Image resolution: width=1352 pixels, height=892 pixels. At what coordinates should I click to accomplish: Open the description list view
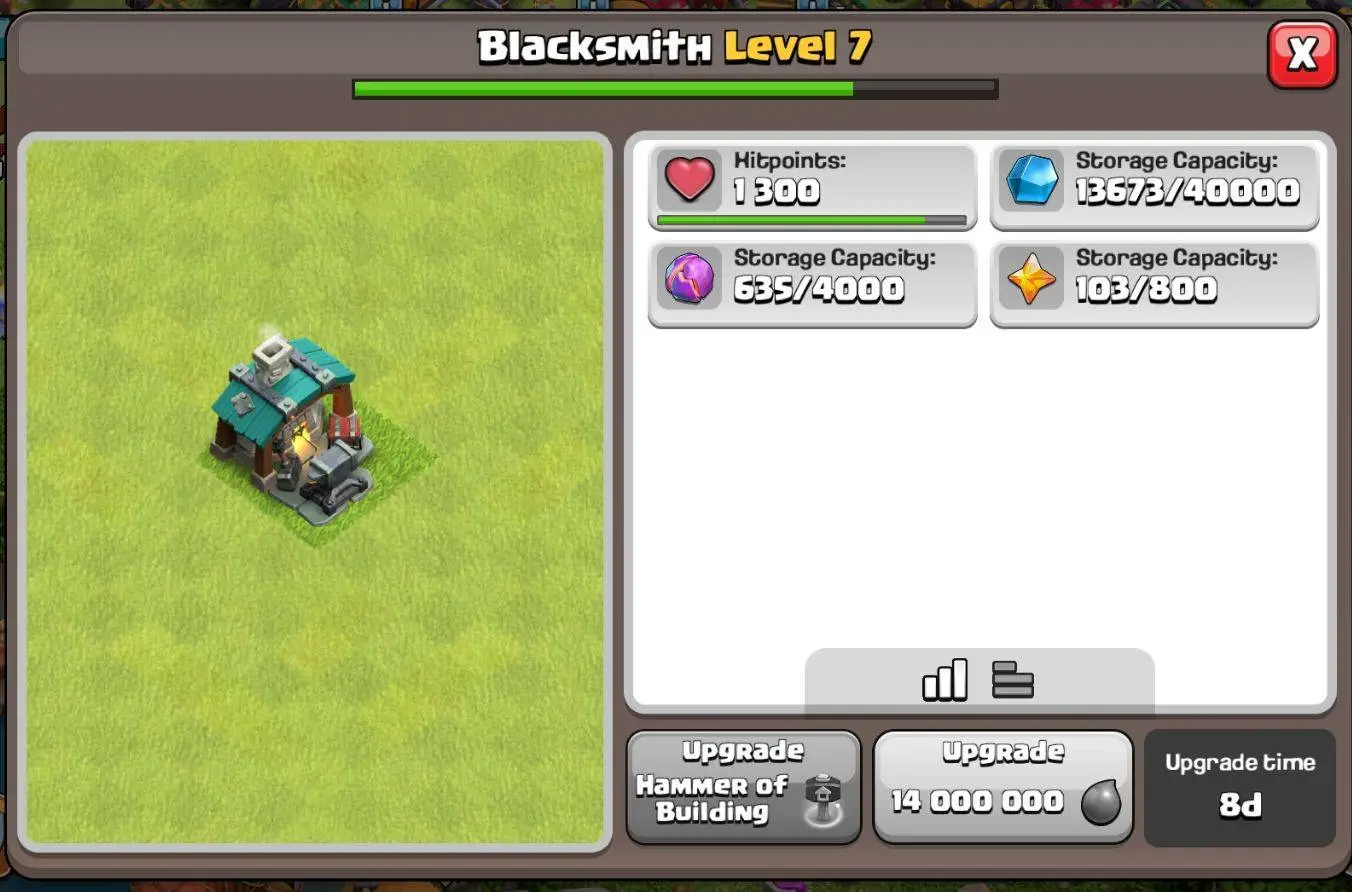click(x=1013, y=679)
